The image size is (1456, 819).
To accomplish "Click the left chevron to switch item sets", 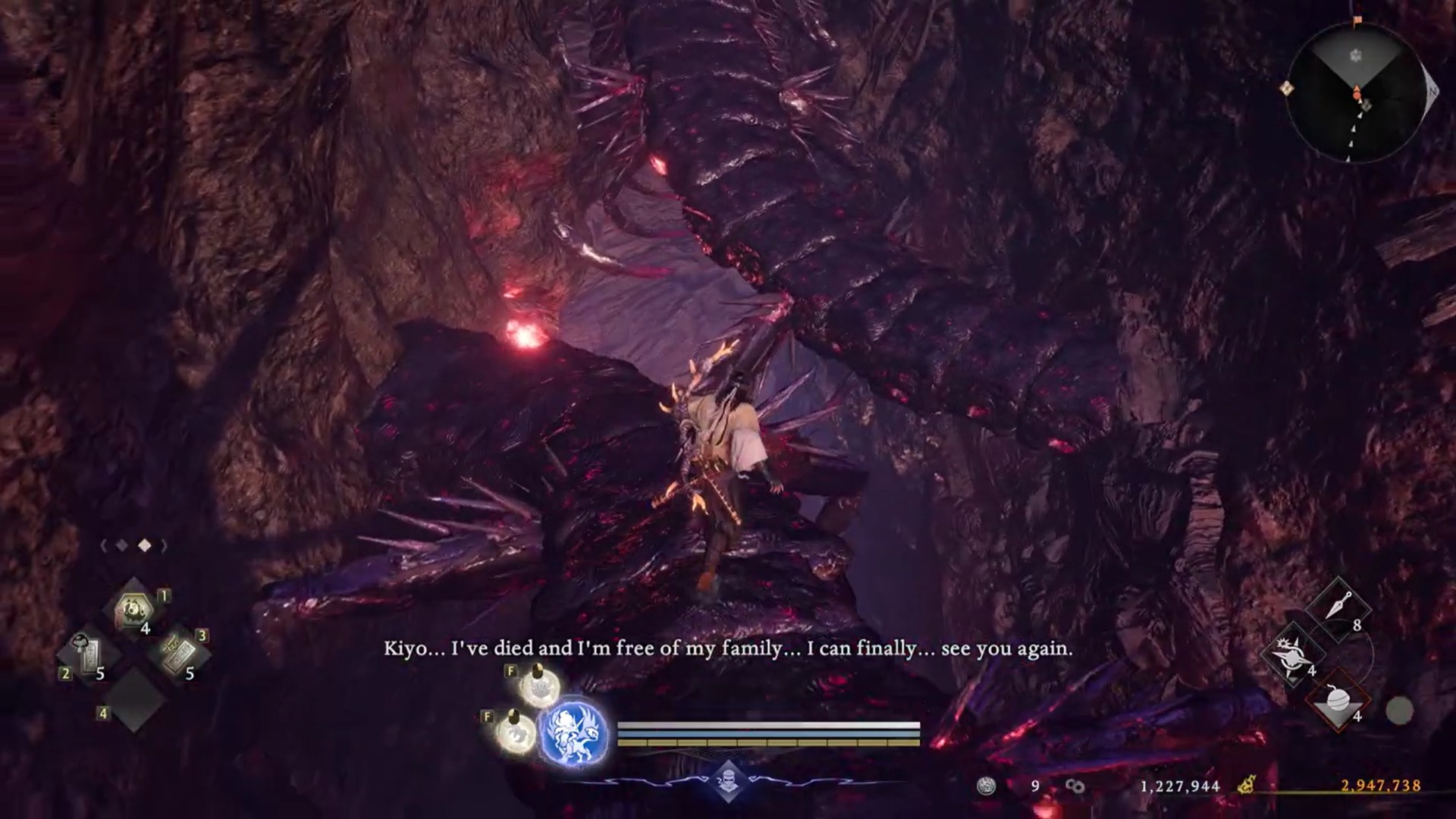I will pyautogui.click(x=104, y=544).
